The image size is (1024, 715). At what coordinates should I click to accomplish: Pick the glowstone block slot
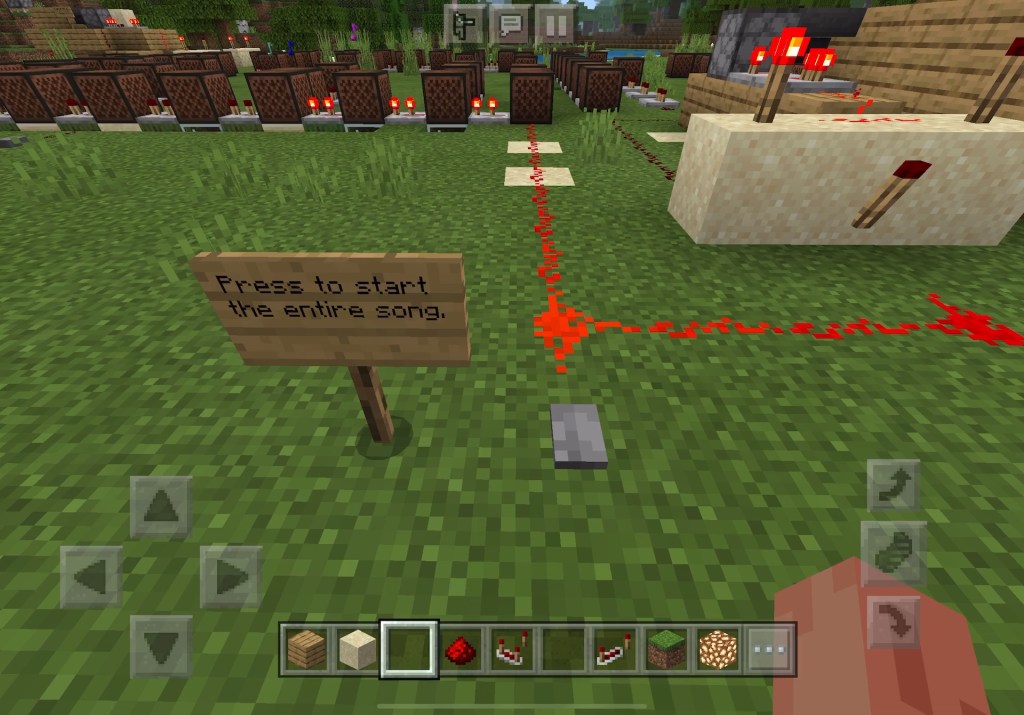coord(717,650)
